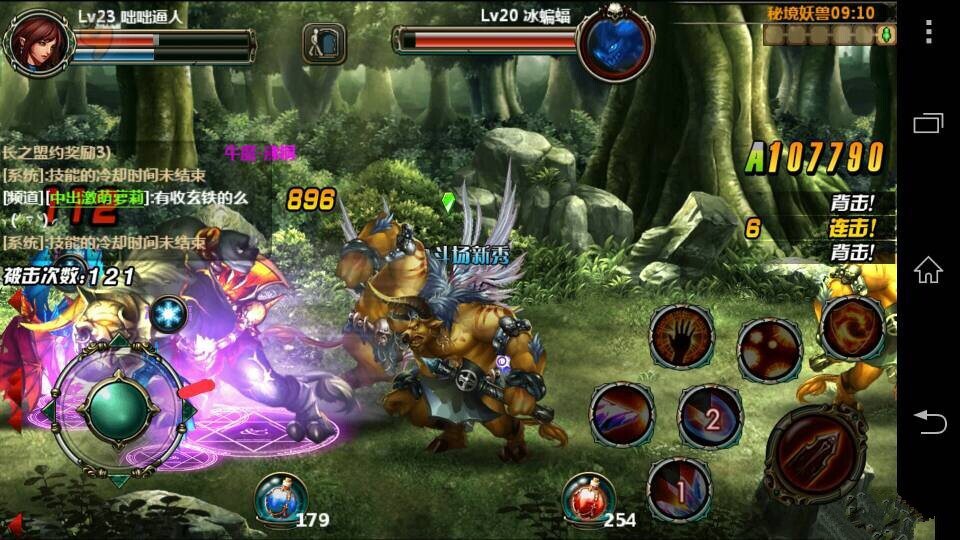The image size is (960, 540).
Task: Activate the black hand skill
Action: tap(681, 338)
